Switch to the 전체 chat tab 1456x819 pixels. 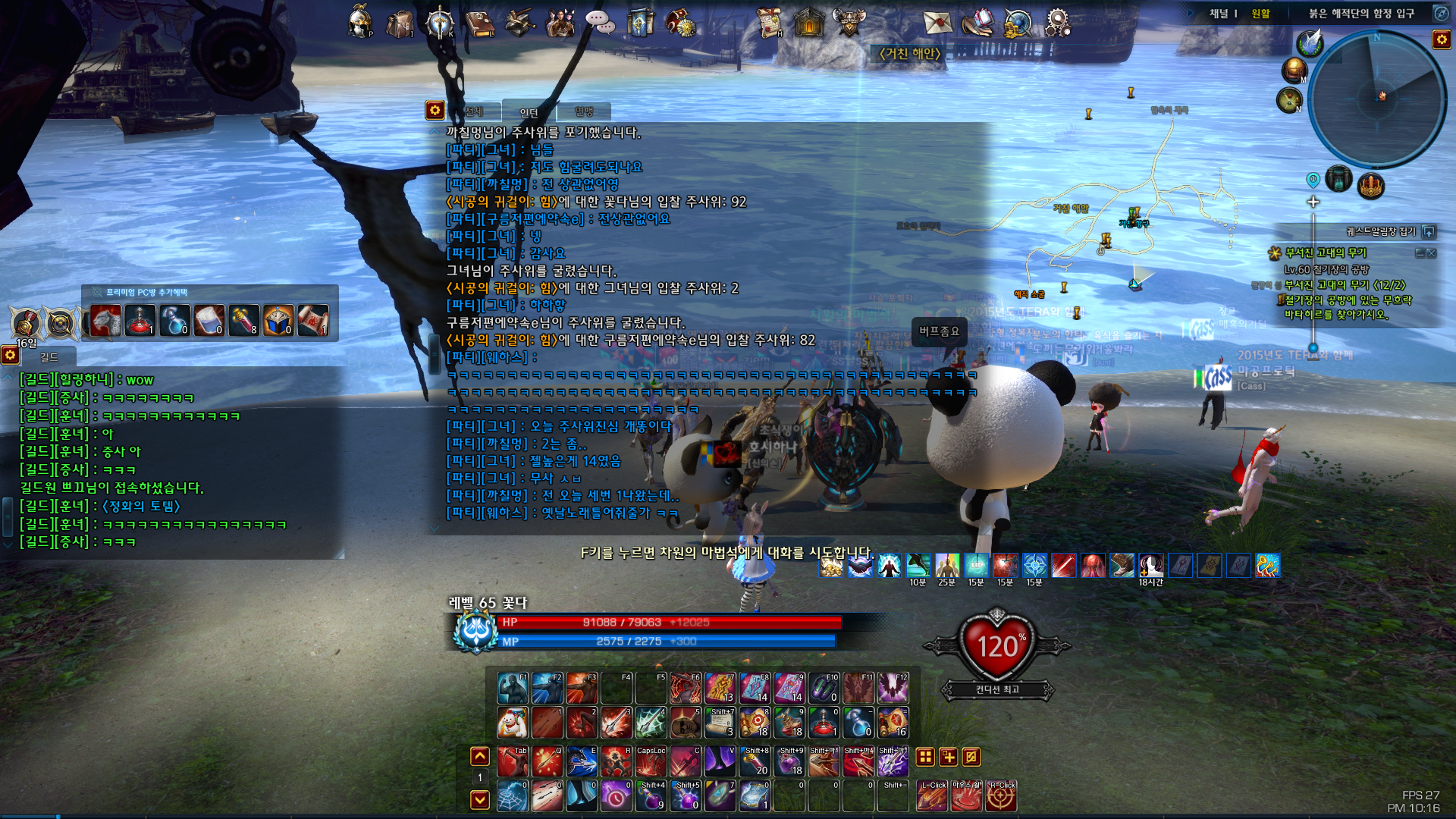pyautogui.click(x=475, y=112)
